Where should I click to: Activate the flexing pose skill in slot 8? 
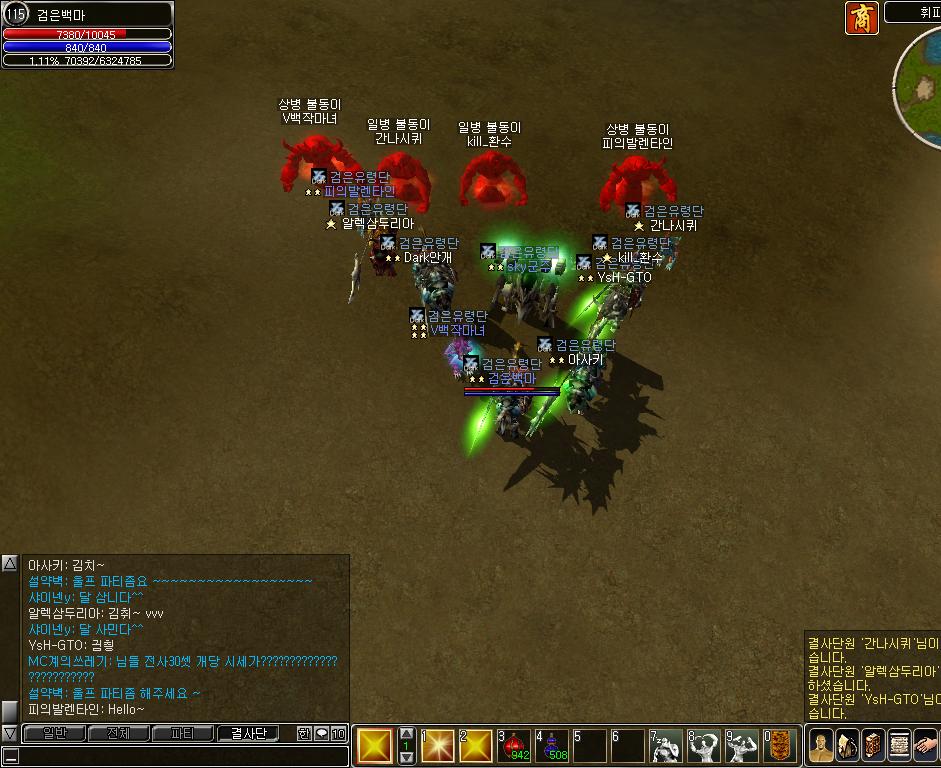[x=704, y=746]
